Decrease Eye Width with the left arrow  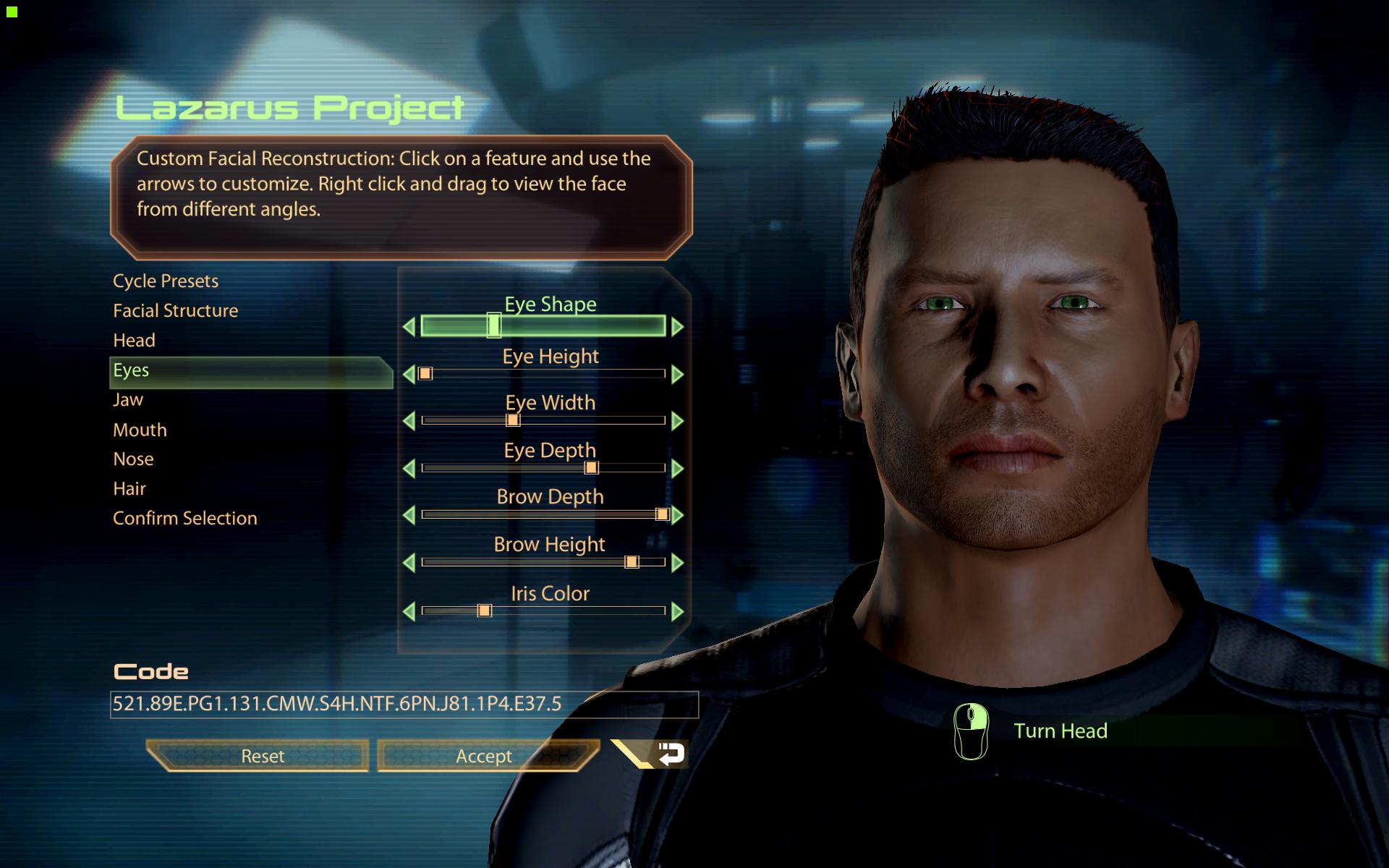point(409,421)
